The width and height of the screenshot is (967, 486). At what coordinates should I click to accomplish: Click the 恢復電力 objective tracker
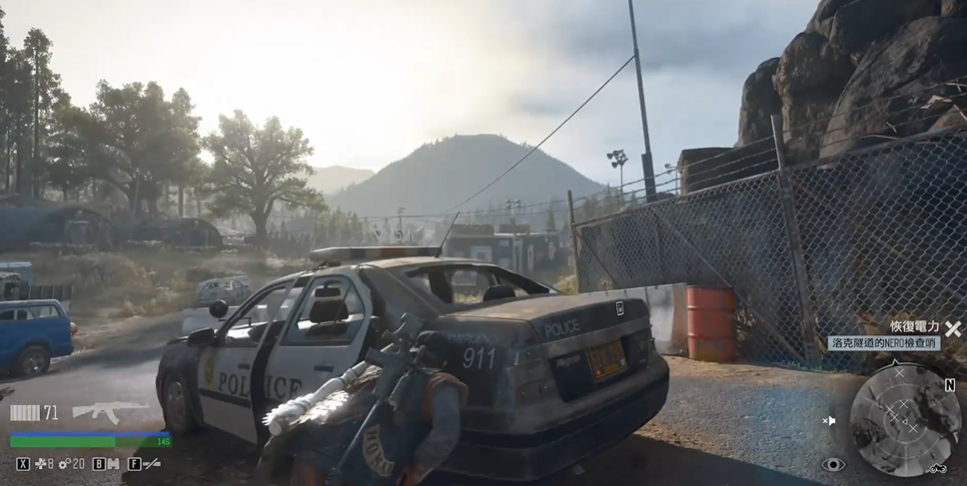click(915, 327)
